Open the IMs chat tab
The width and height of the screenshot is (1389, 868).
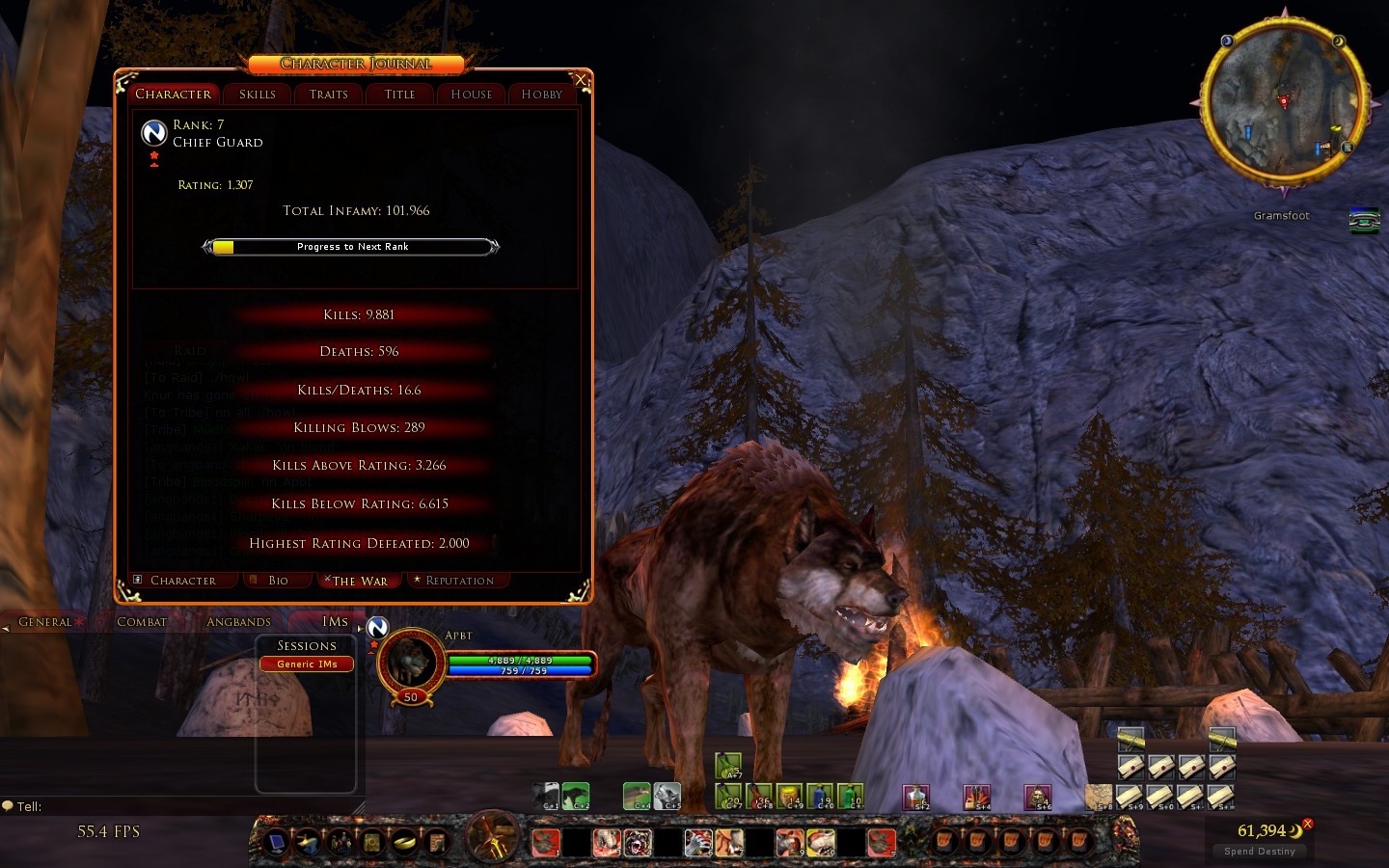pyautogui.click(x=335, y=622)
